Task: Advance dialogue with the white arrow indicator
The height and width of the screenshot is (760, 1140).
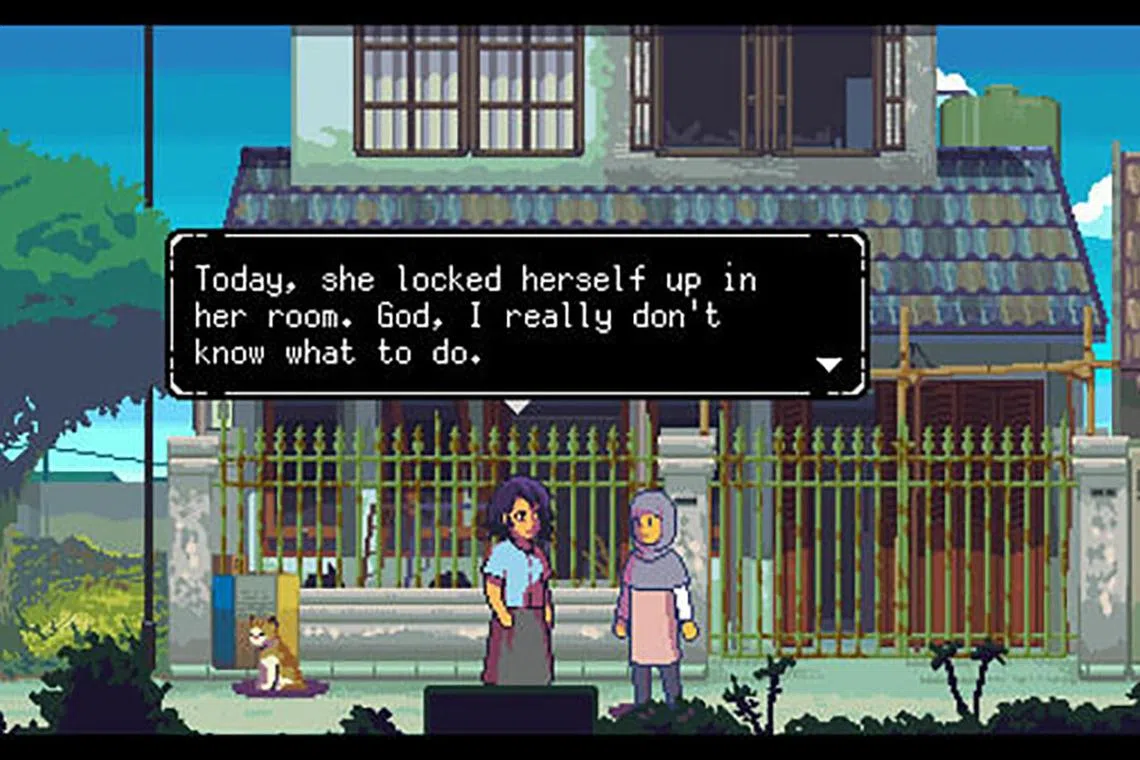Action: coord(829,365)
